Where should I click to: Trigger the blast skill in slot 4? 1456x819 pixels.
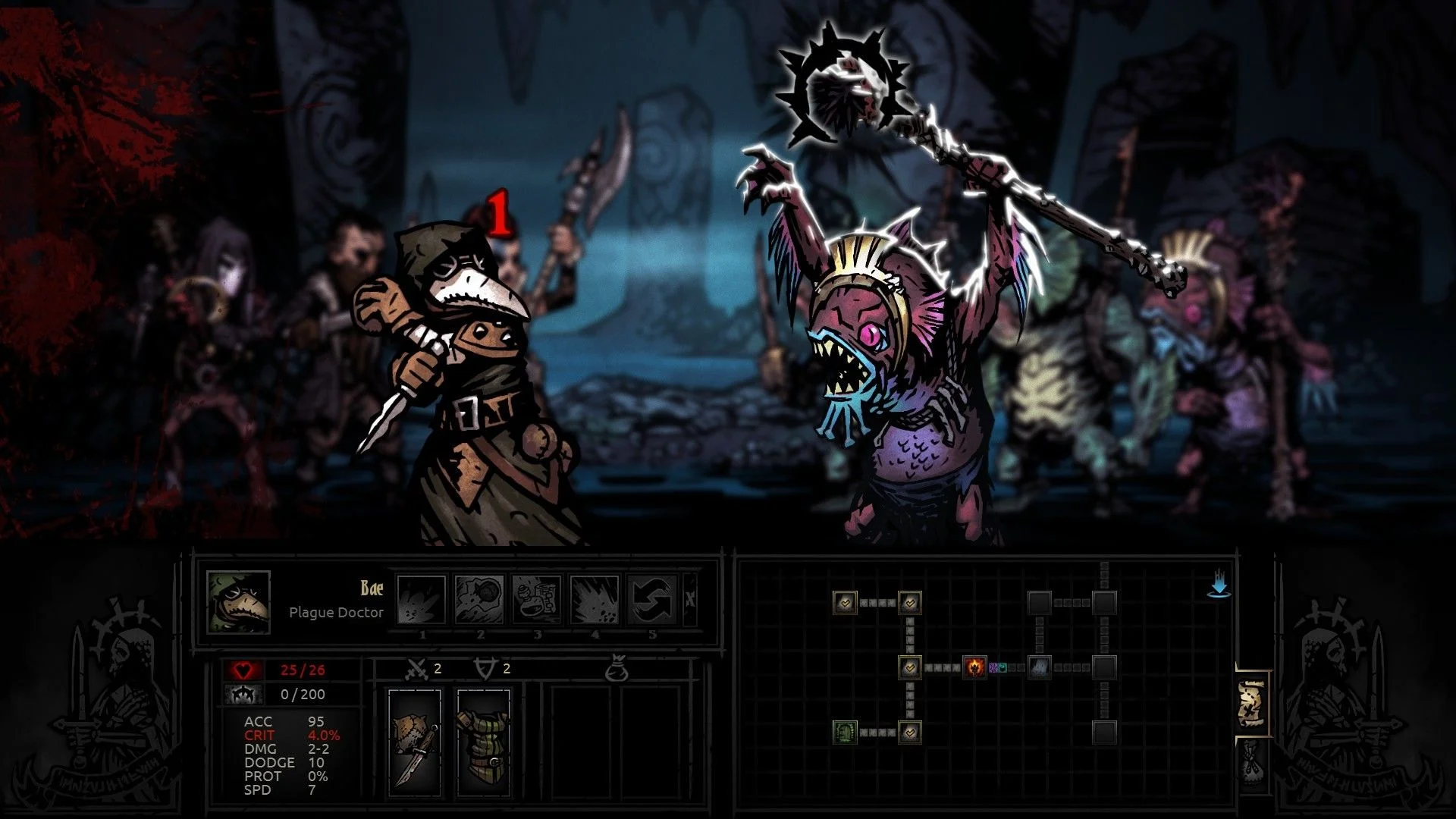pos(595,599)
